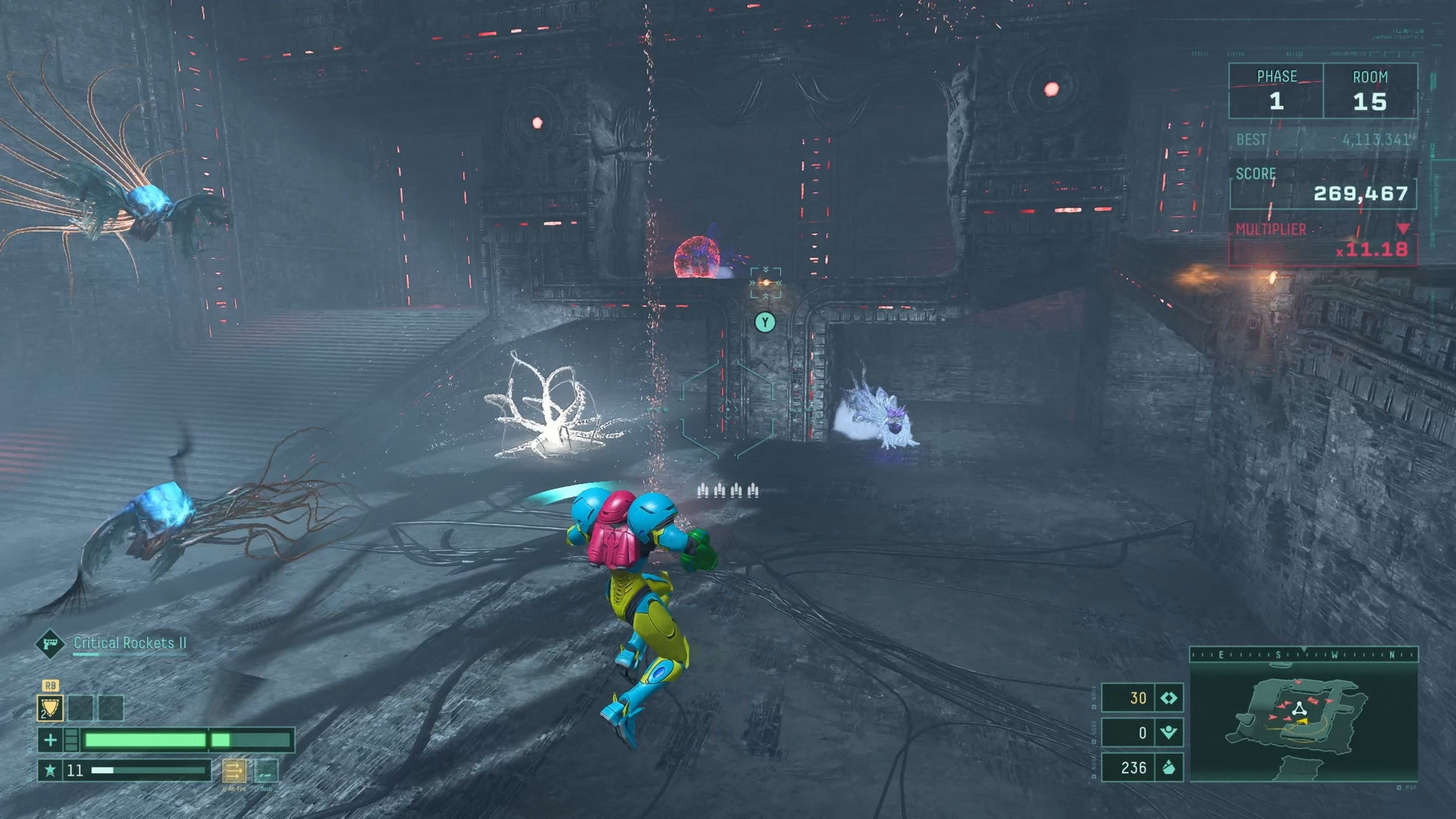Select the Critical Rockets II weapon icon
This screenshot has width=1456, height=819.
pos(50,645)
